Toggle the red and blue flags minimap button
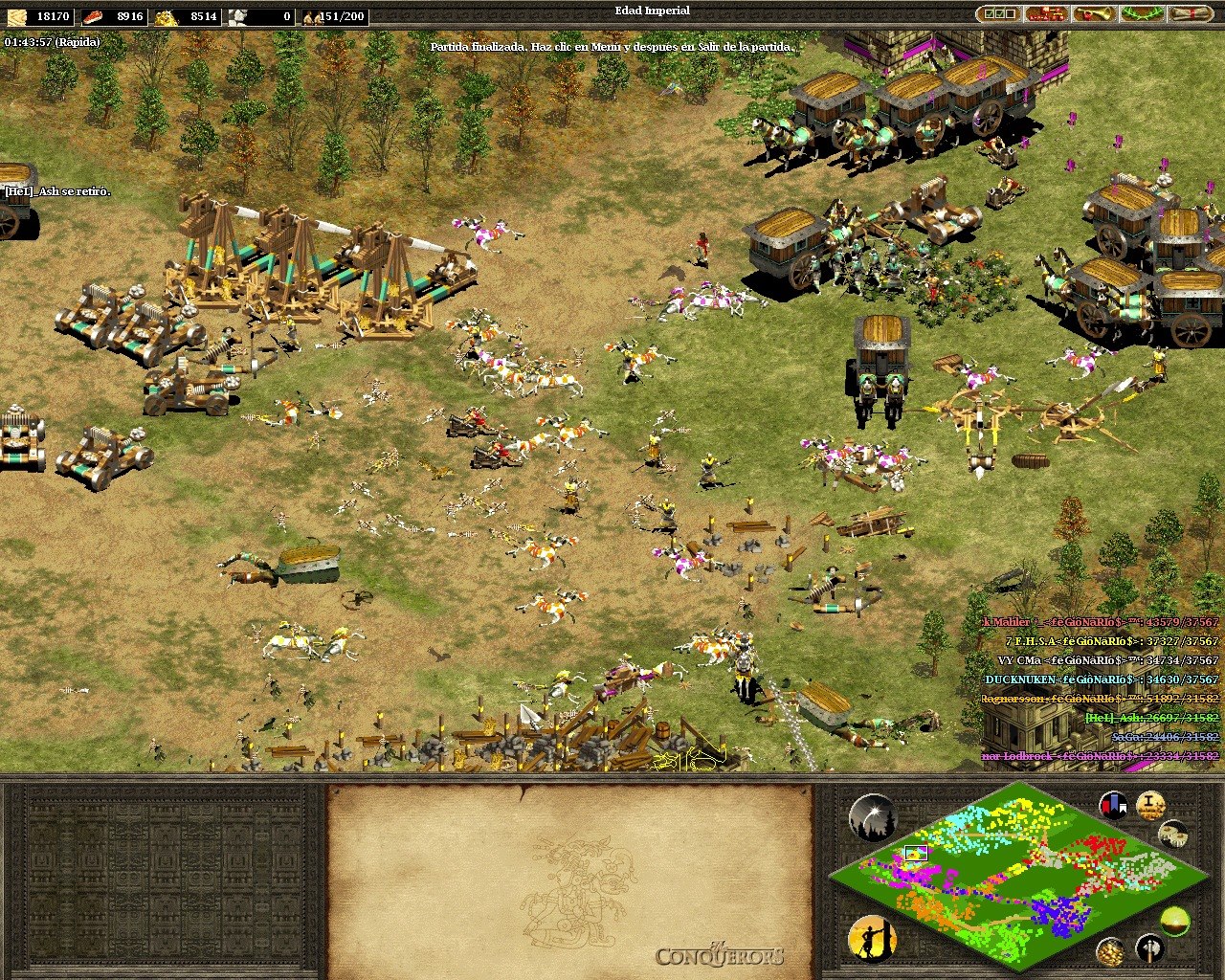The width and height of the screenshot is (1225, 980). (1113, 805)
